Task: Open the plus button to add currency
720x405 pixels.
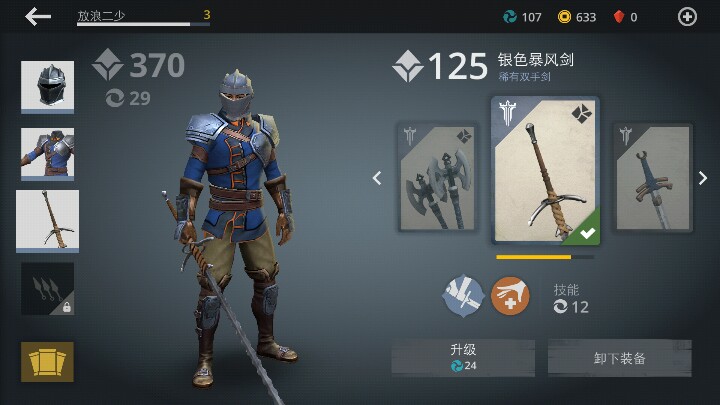Action: pos(687,16)
